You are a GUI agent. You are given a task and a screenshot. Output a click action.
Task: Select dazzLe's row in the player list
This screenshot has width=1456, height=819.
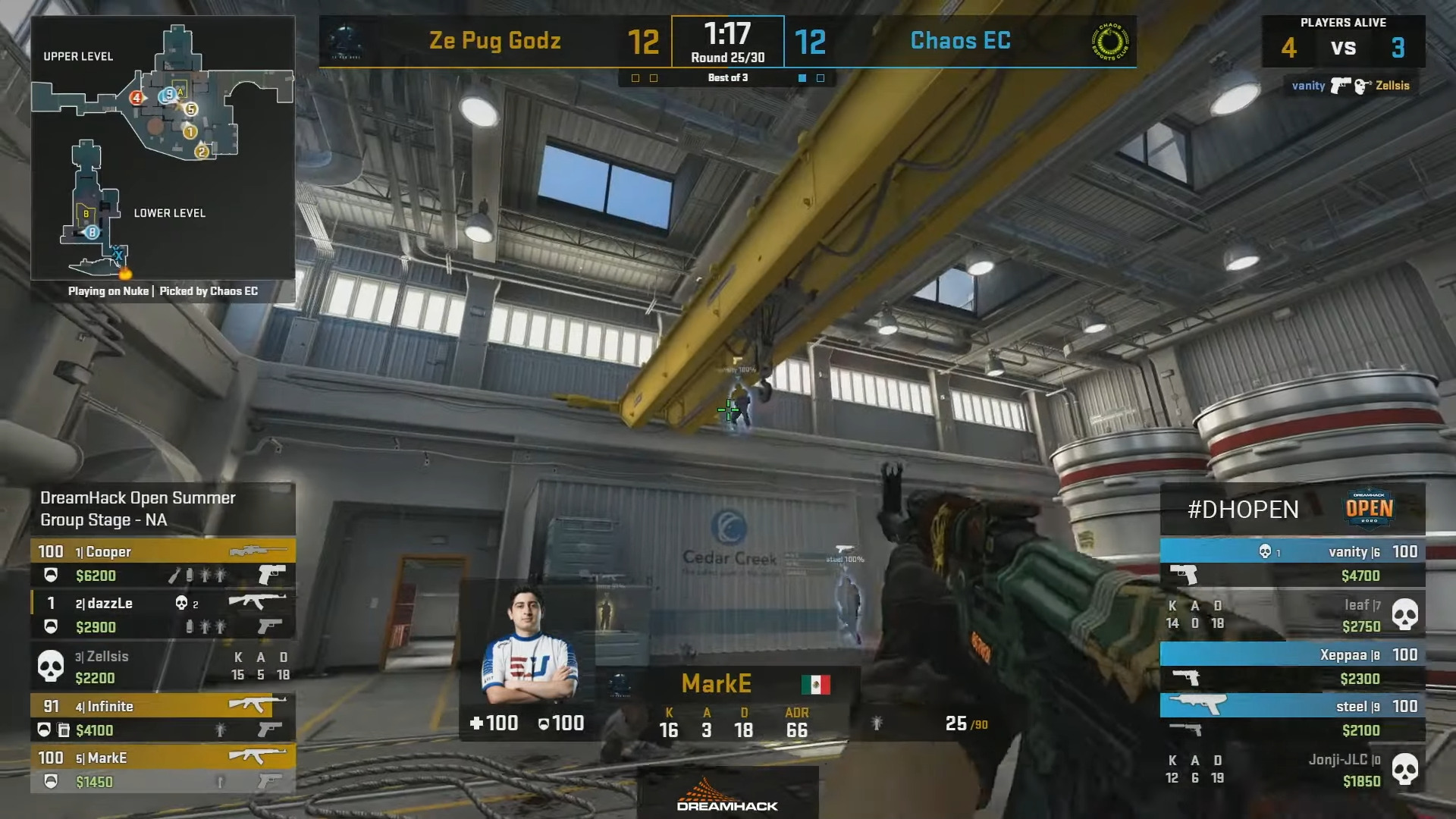point(162,614)
